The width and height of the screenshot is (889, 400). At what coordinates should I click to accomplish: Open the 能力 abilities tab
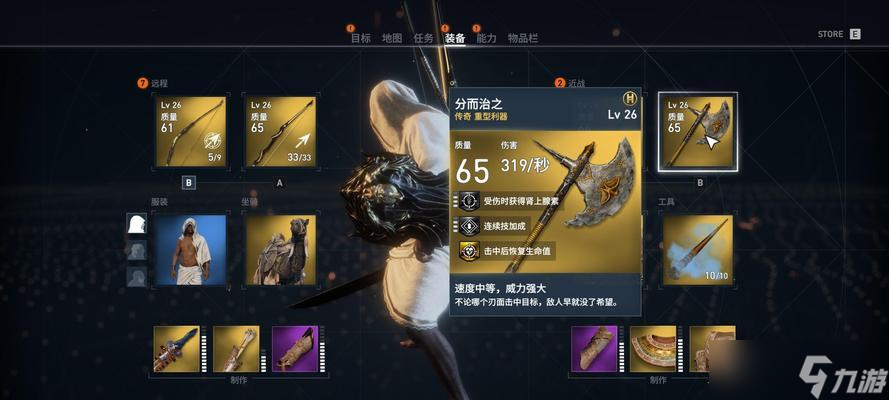point(486,38)
